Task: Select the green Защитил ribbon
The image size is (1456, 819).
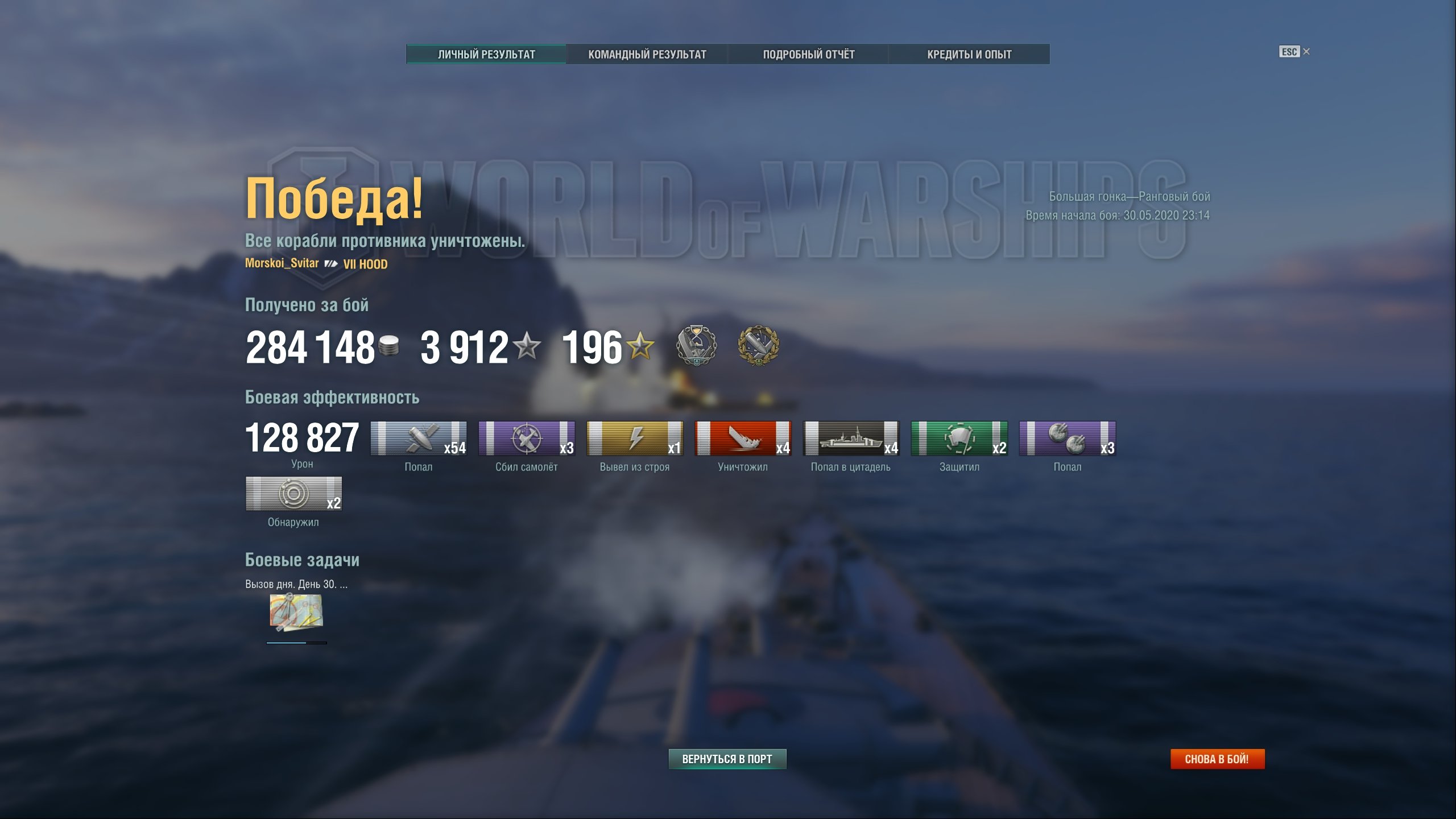Action: (959, 439)
